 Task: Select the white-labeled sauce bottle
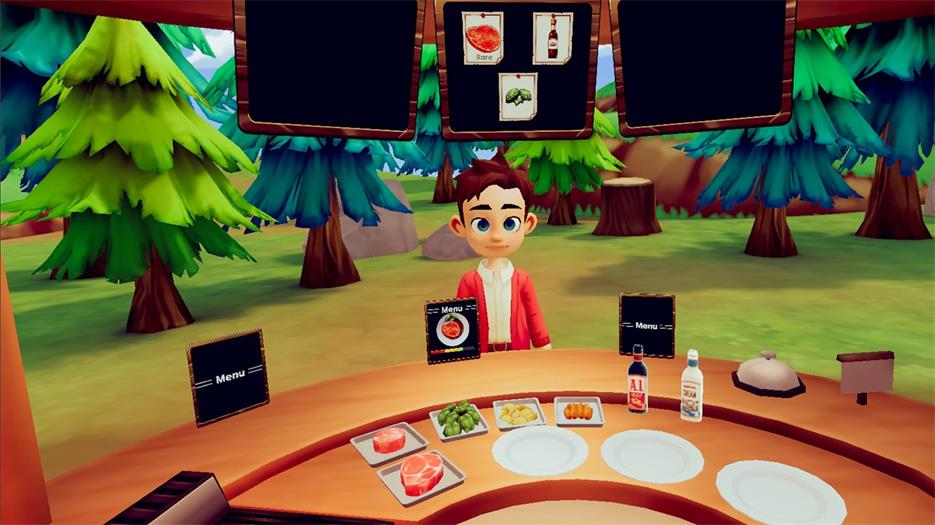692,386
